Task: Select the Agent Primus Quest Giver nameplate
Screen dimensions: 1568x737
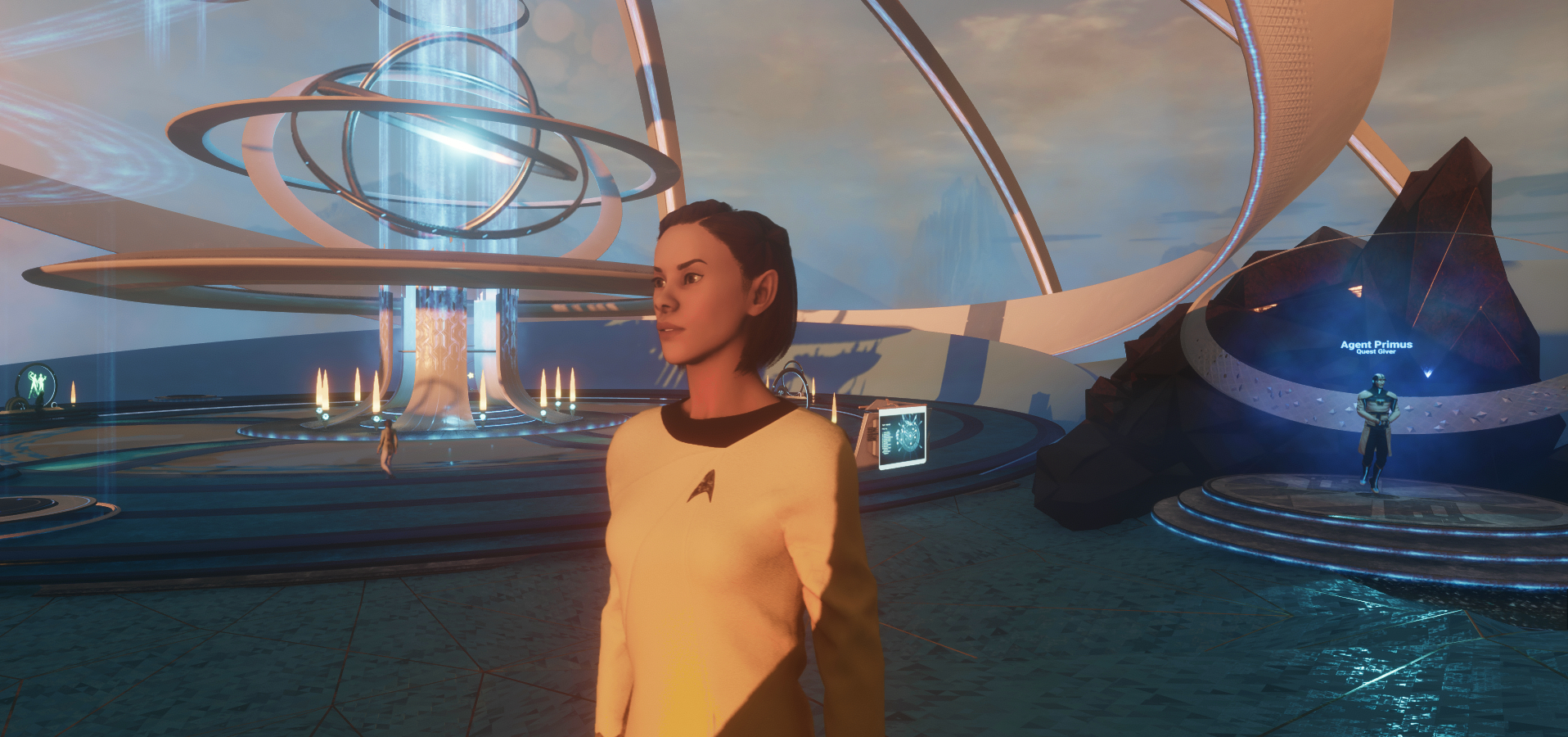Action: click(1376, 347)
